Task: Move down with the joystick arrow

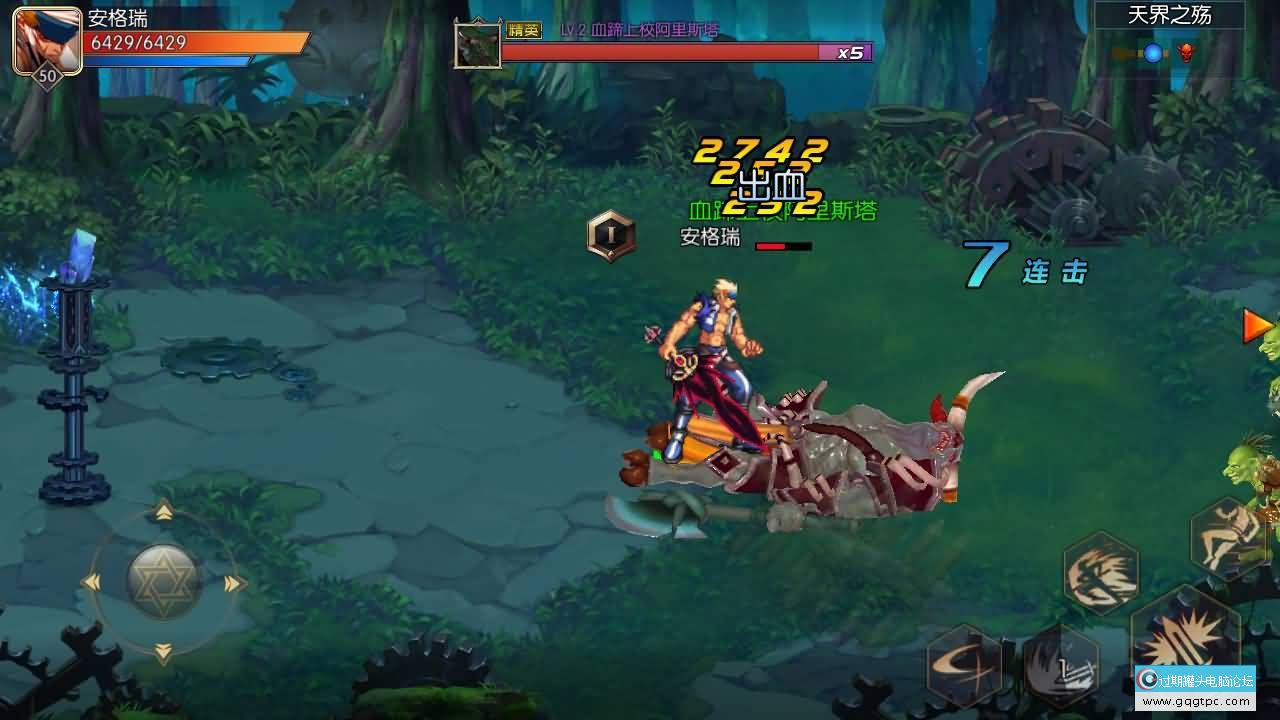Action: coord(164,653)
